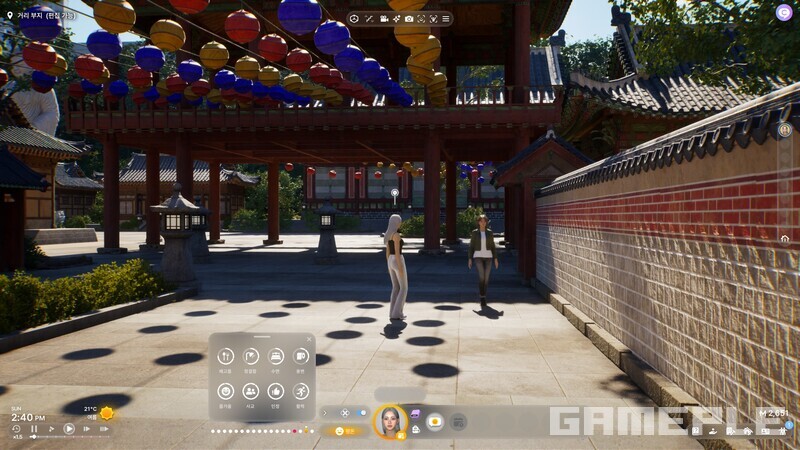
Task: Select the fun need smiley icon
Action: [x=225, y=391]
